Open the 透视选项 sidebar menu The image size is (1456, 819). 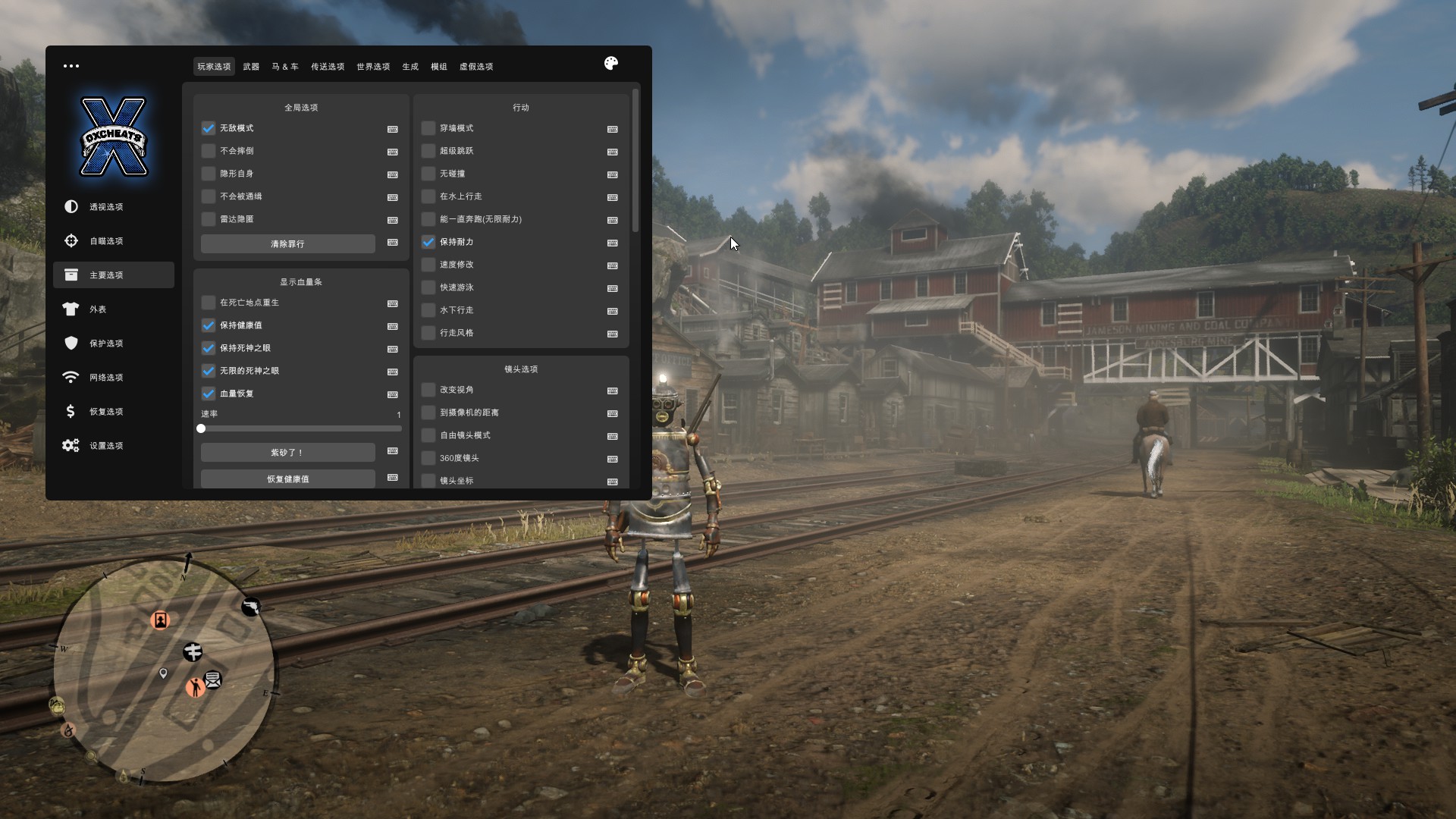[106, 207]
